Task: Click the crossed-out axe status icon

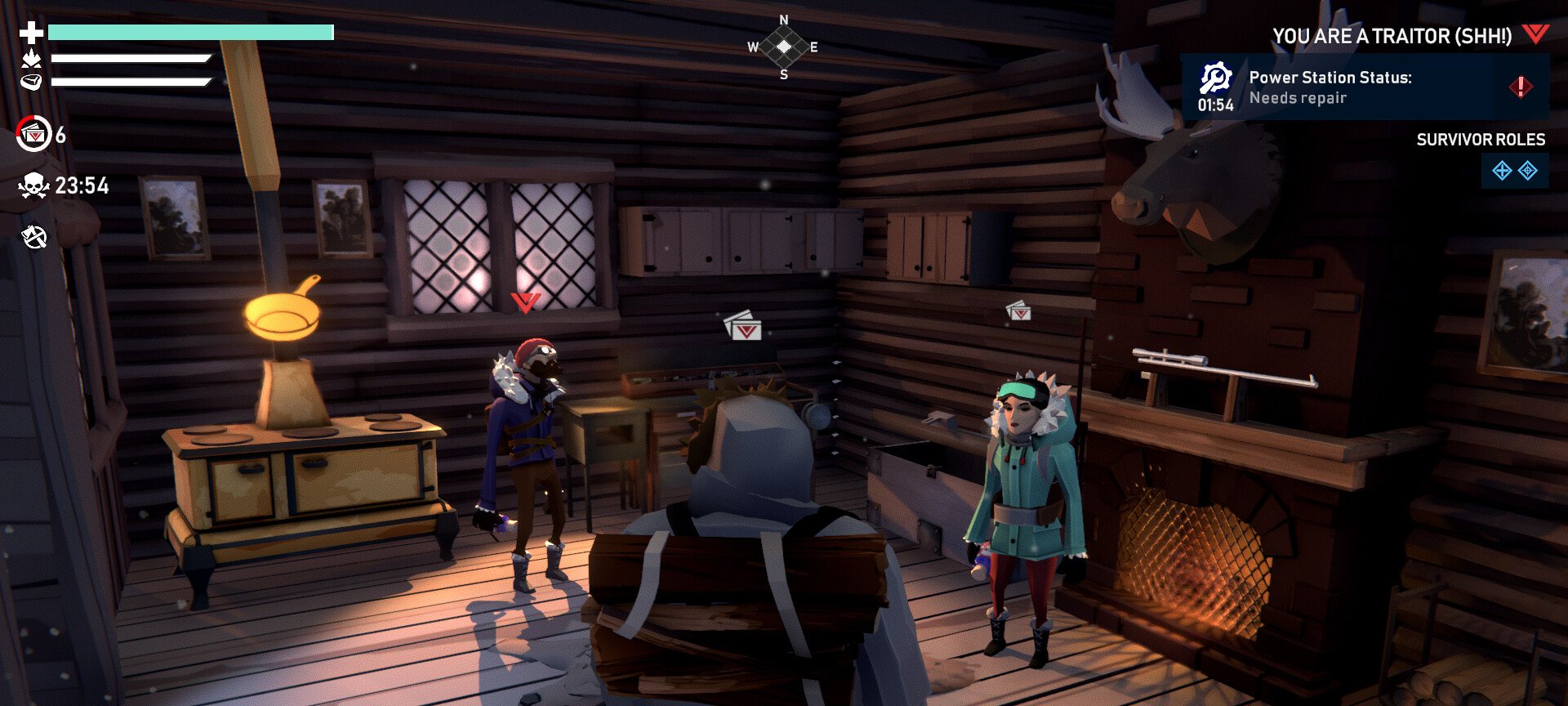Action: click(34, 237)
